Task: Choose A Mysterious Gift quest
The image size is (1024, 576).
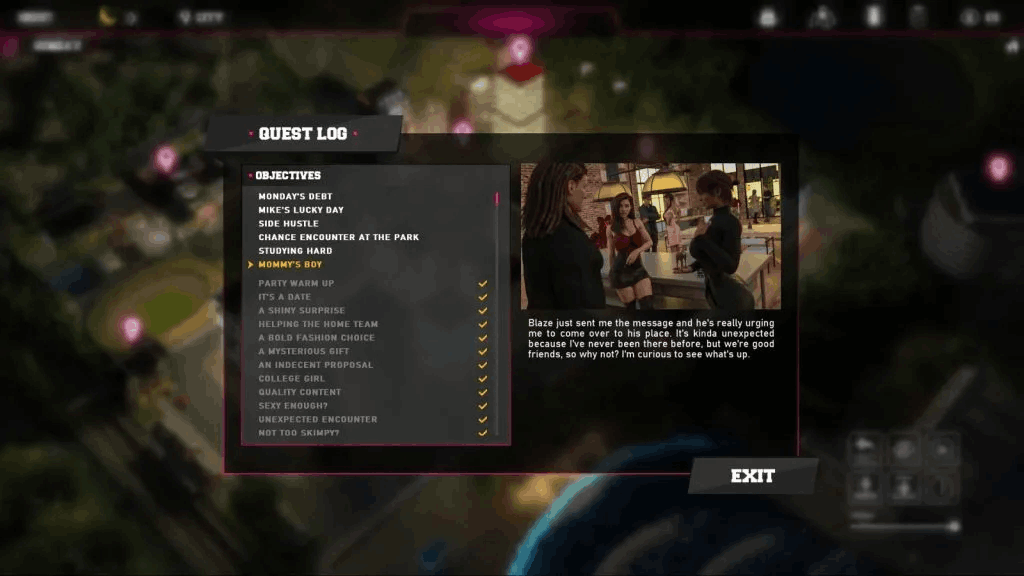Action: 304,352
